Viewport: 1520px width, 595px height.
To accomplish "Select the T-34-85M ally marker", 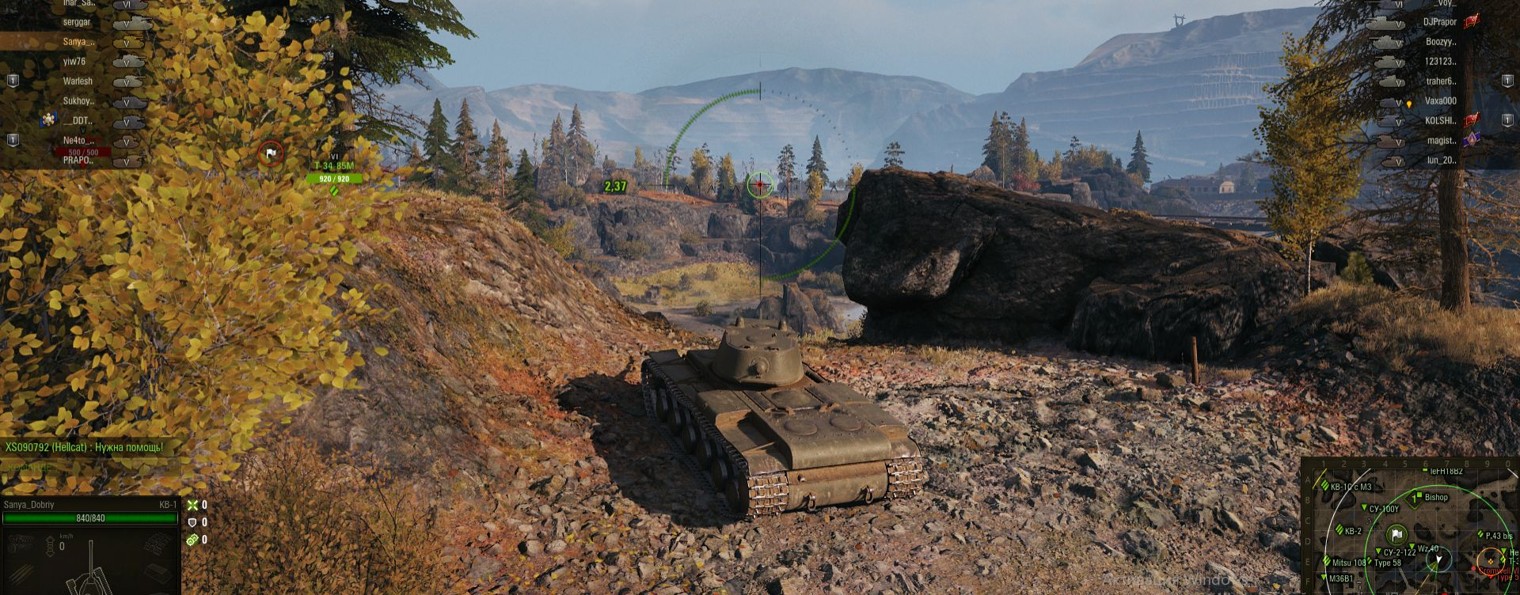I will point(334,167).
